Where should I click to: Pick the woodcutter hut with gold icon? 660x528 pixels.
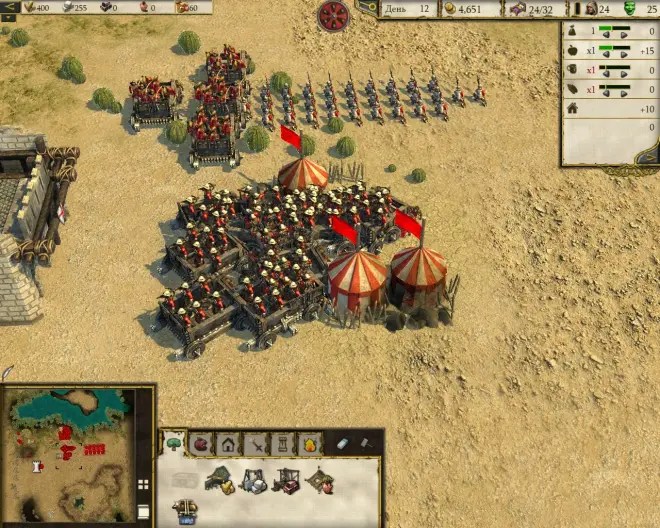pos(220,481)
